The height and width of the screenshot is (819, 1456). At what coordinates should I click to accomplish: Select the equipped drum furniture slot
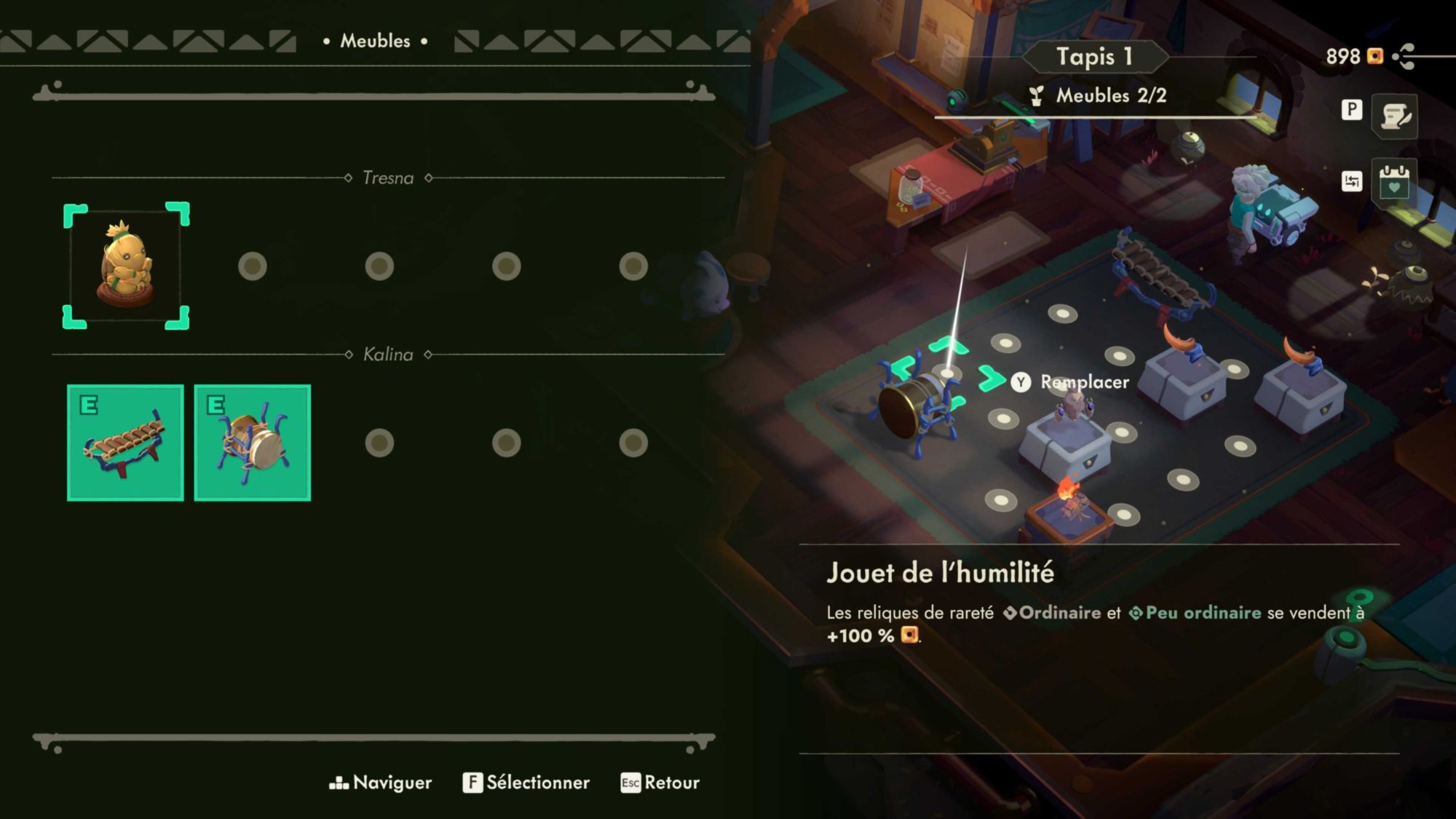(252, 443)
